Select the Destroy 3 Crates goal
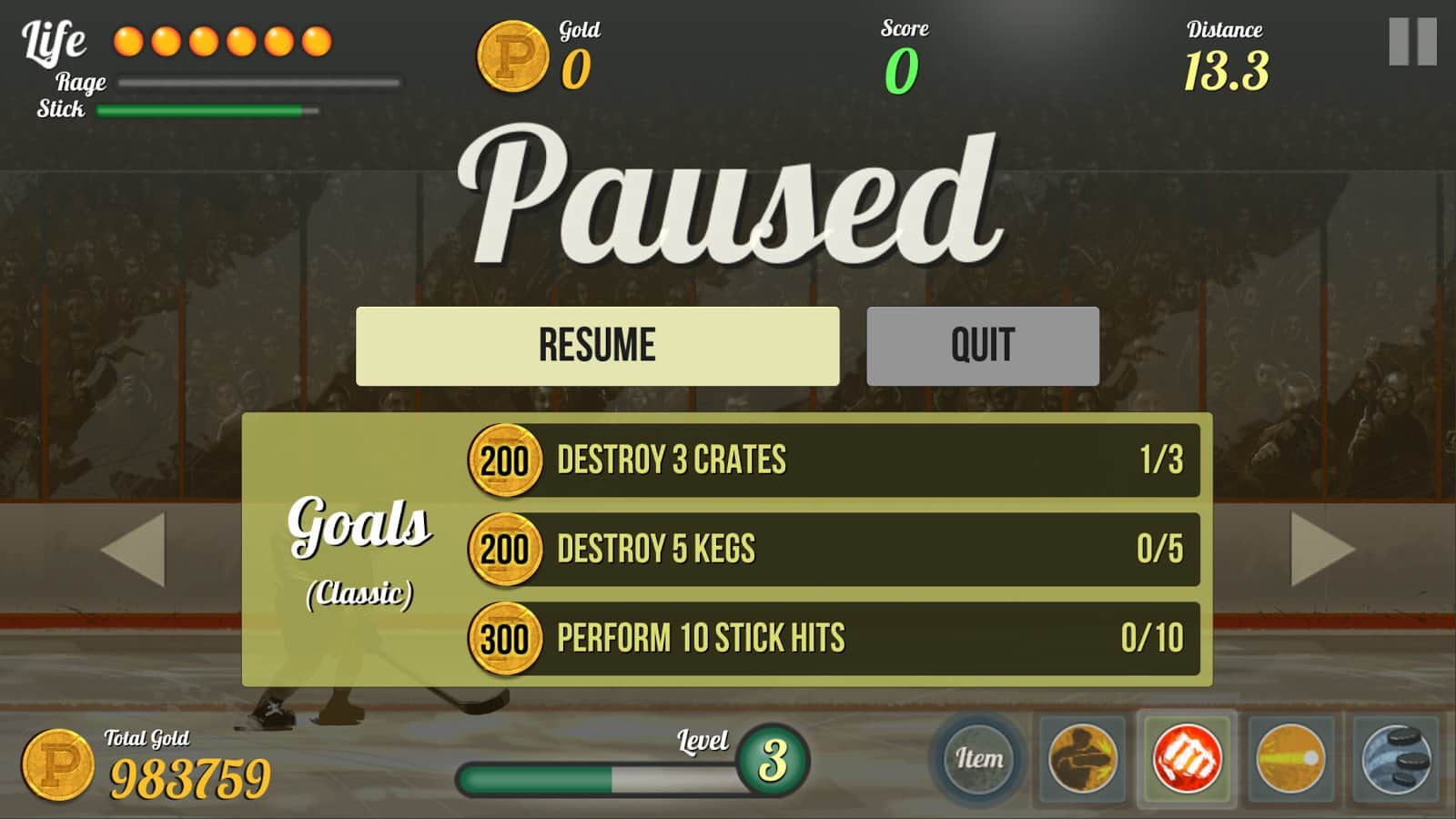Screen dimensions: 1456x819 (833, 460)
